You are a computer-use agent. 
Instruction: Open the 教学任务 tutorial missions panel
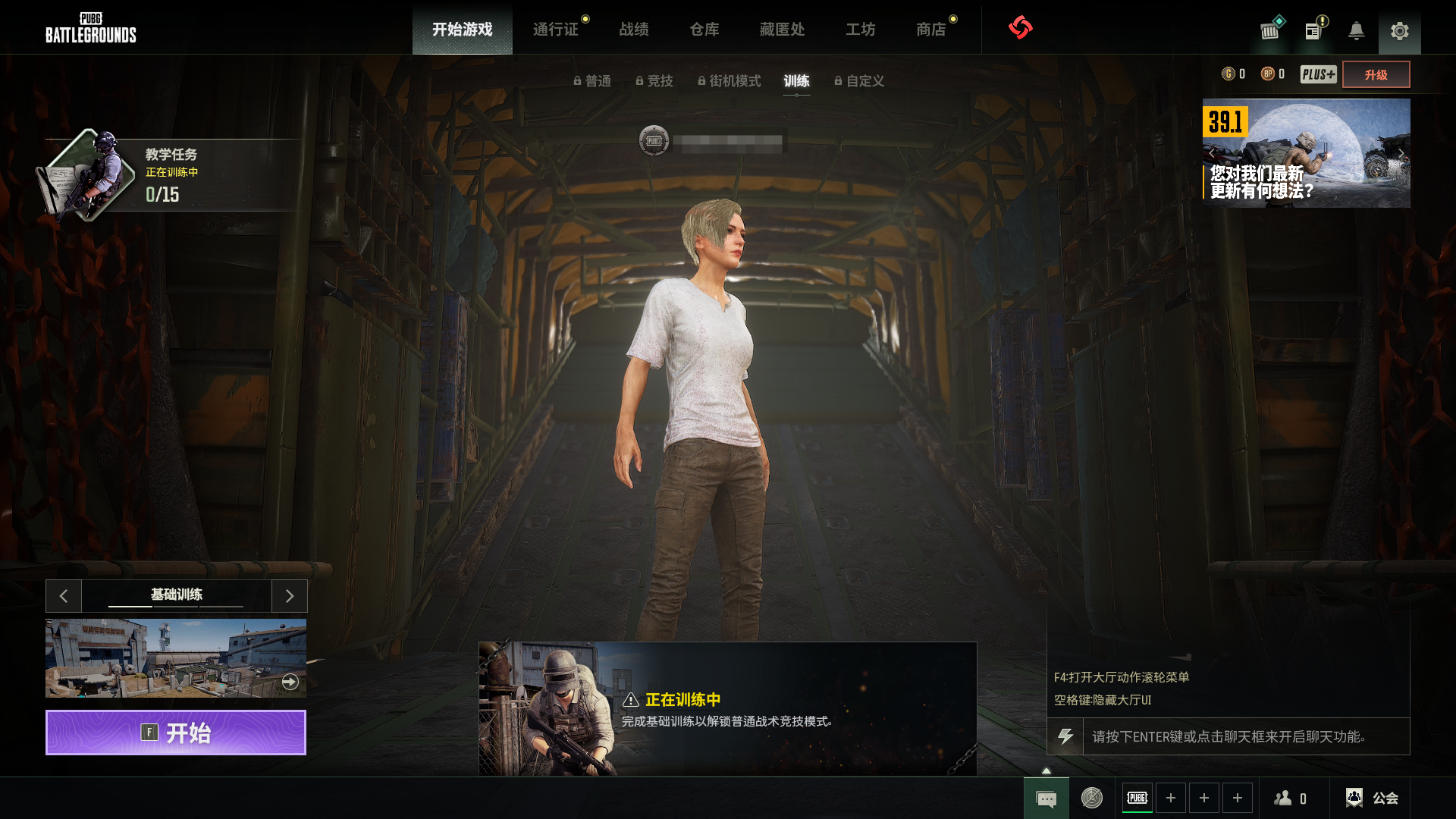click(171, 174)
